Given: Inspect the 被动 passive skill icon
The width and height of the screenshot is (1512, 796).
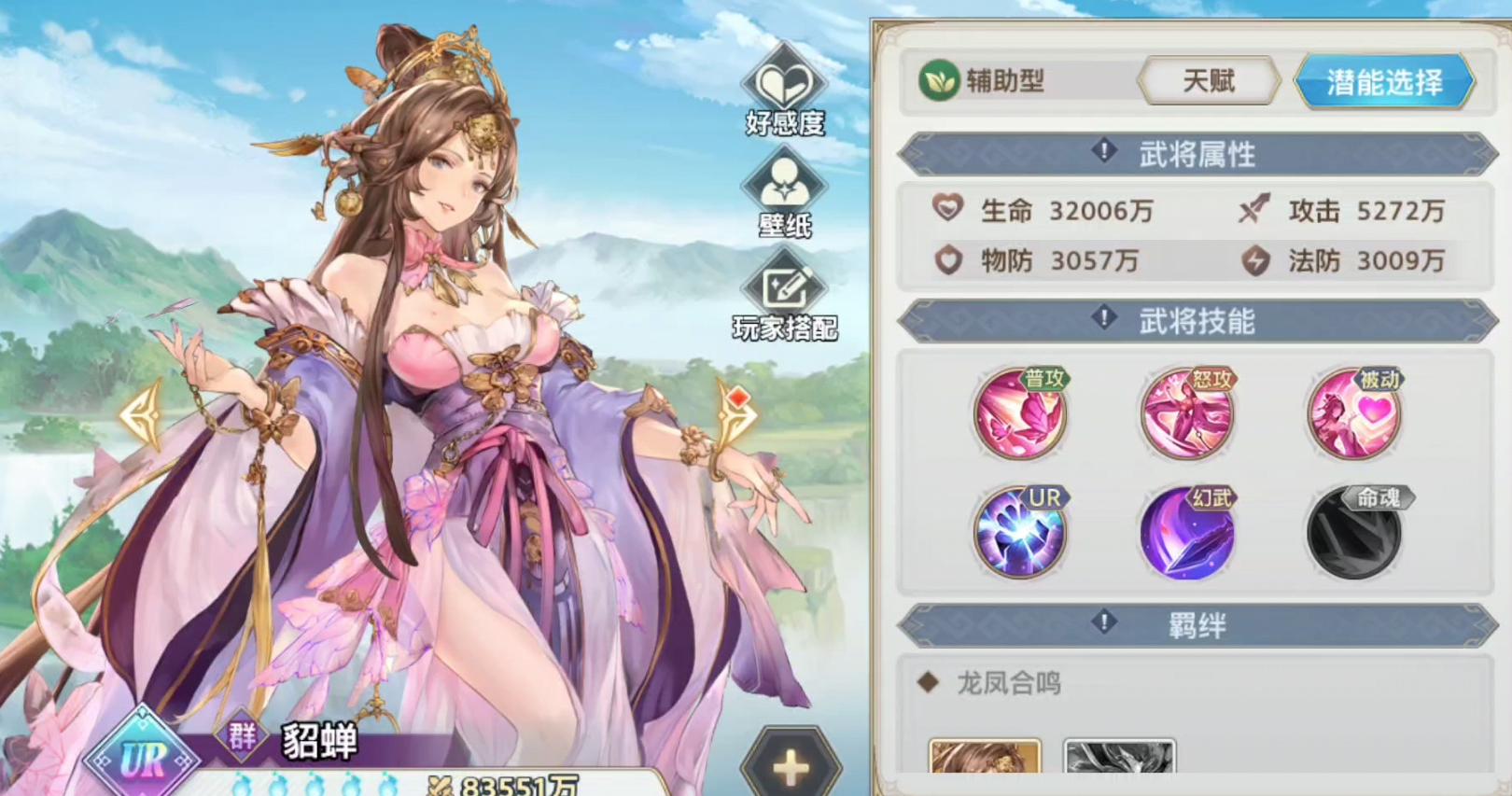Looking at the screenshot, I should tap(1354, 413).
